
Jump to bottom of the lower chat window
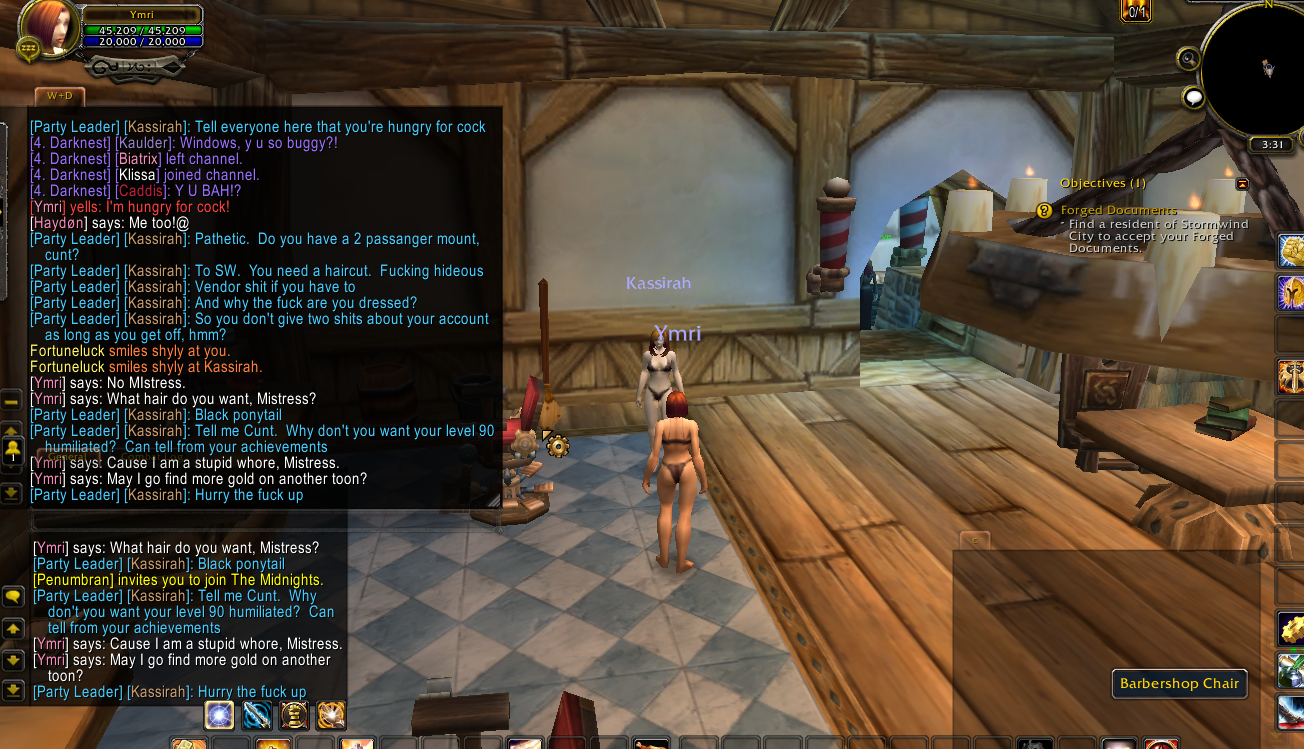[13, 689]
